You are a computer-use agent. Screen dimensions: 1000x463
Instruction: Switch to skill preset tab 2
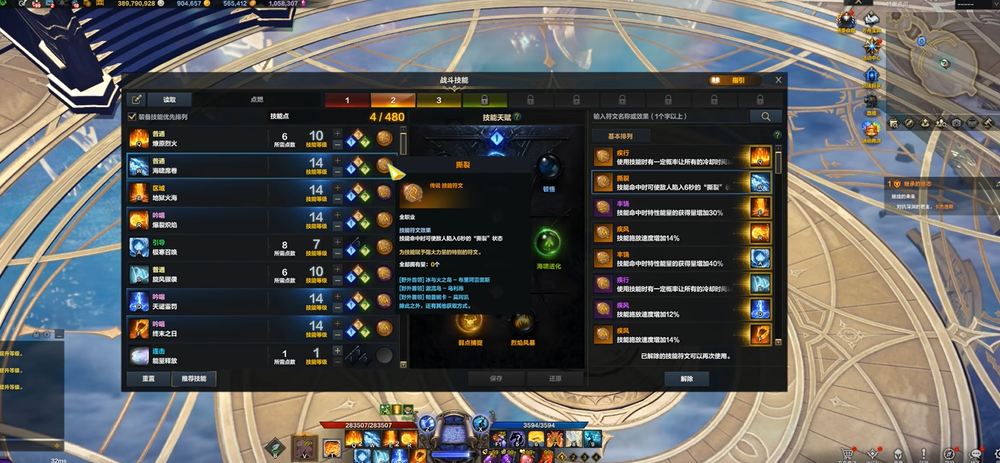[x=392, y=100]
